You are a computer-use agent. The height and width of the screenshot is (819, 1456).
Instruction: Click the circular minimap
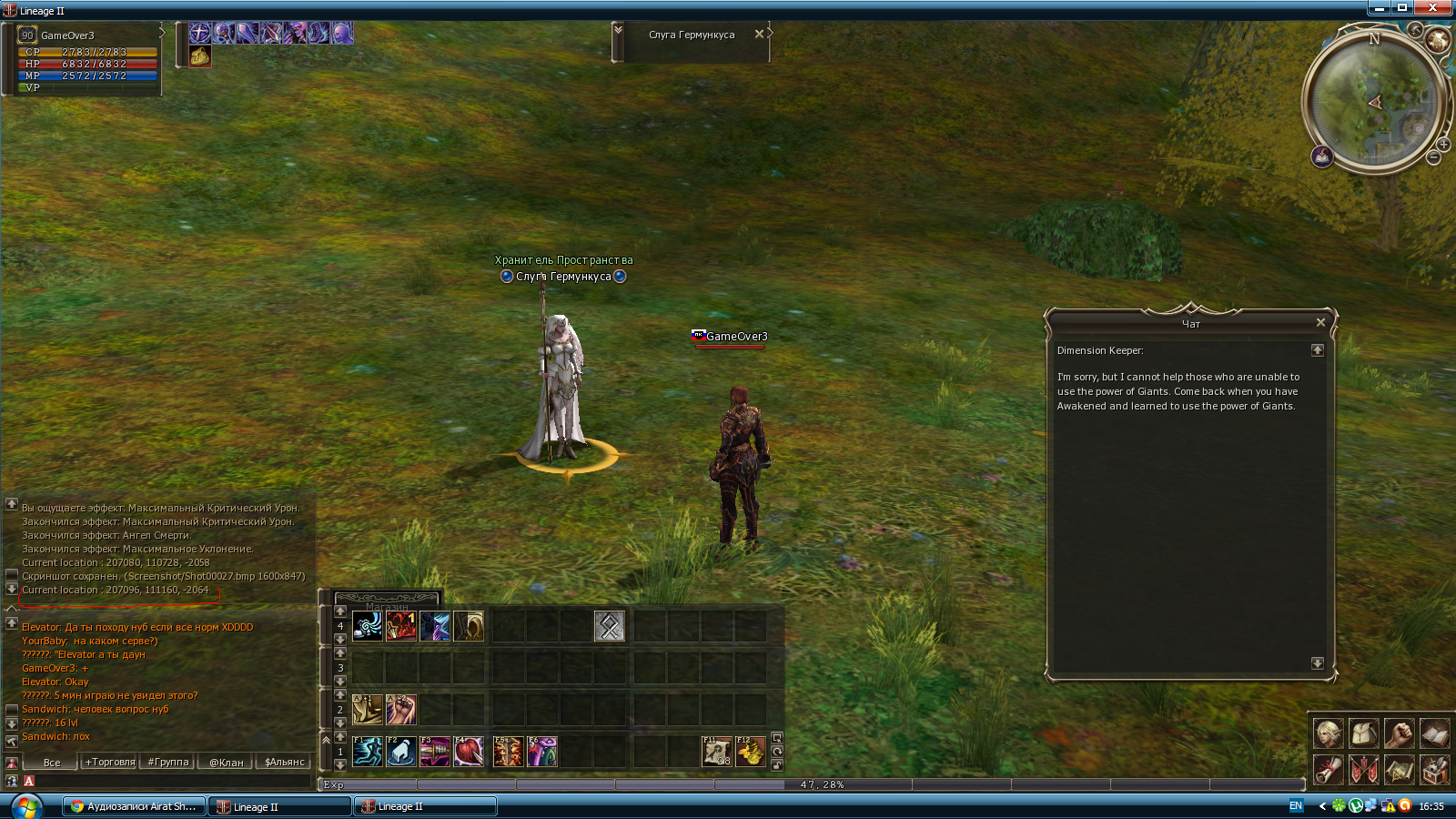point(1372,100)
